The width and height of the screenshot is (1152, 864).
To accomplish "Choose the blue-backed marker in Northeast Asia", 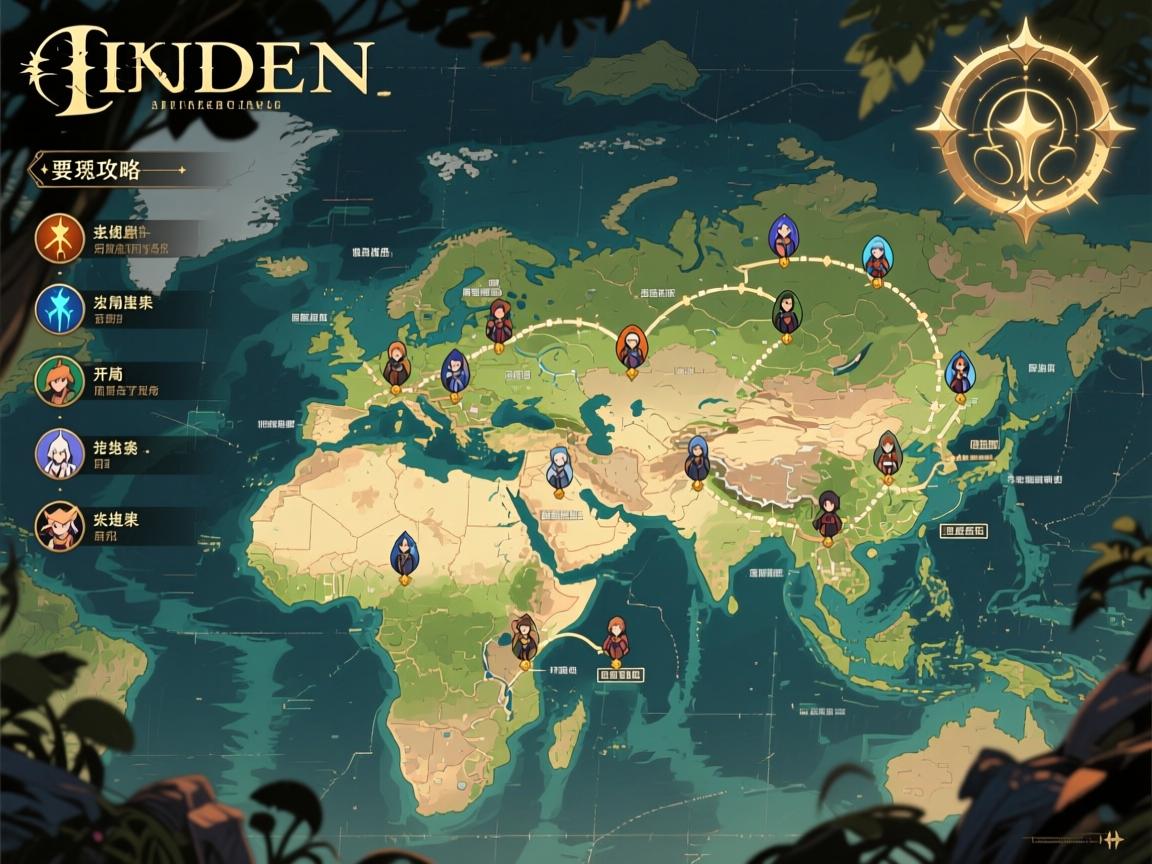I will point(959,375).
